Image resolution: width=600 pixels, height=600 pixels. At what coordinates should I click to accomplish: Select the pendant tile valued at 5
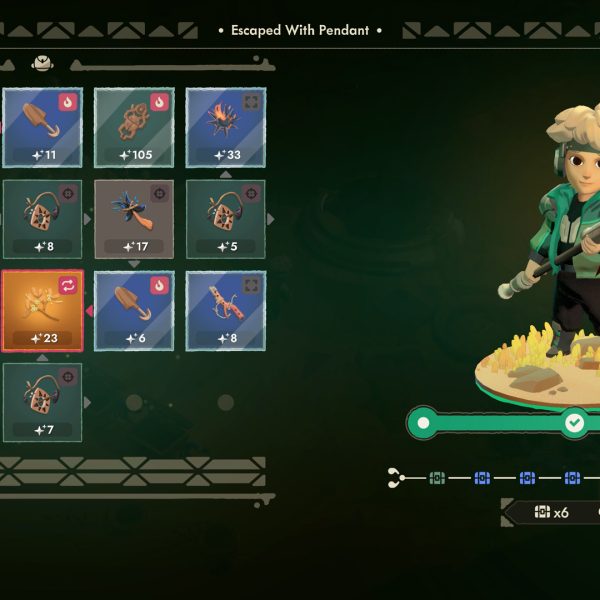click(226, 218)
